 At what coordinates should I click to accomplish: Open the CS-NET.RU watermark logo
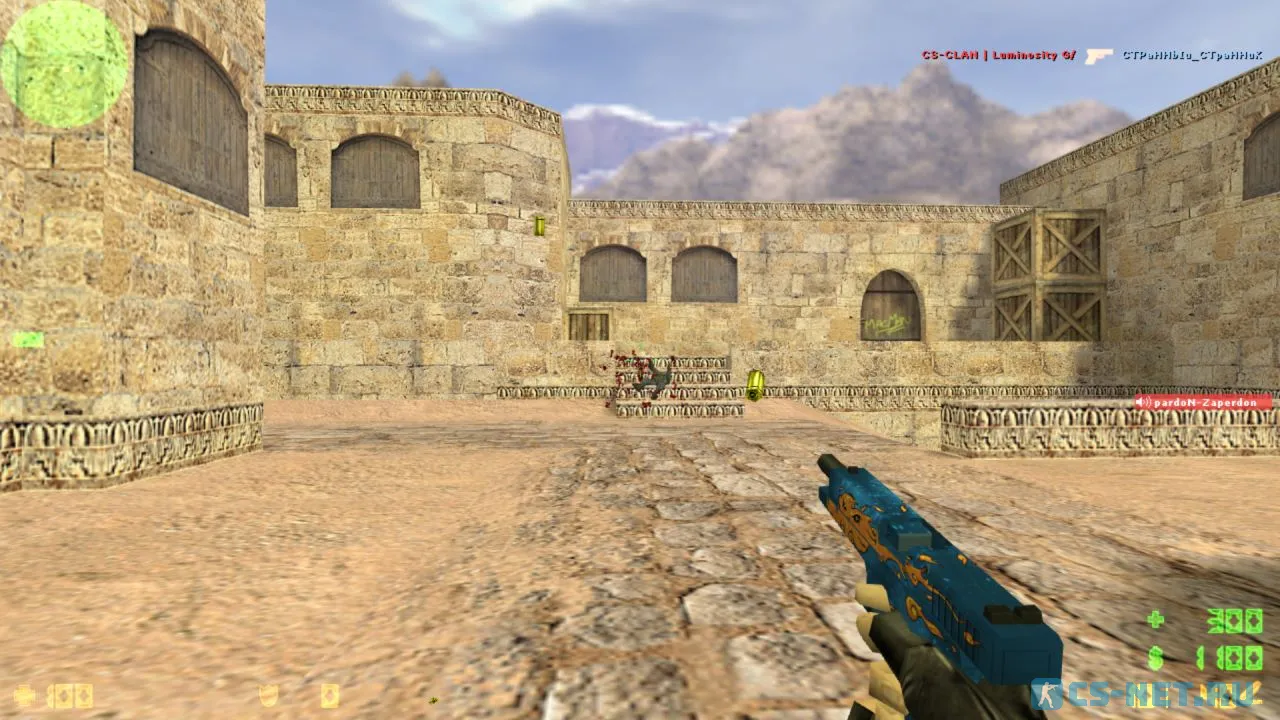pos(1144,693)
